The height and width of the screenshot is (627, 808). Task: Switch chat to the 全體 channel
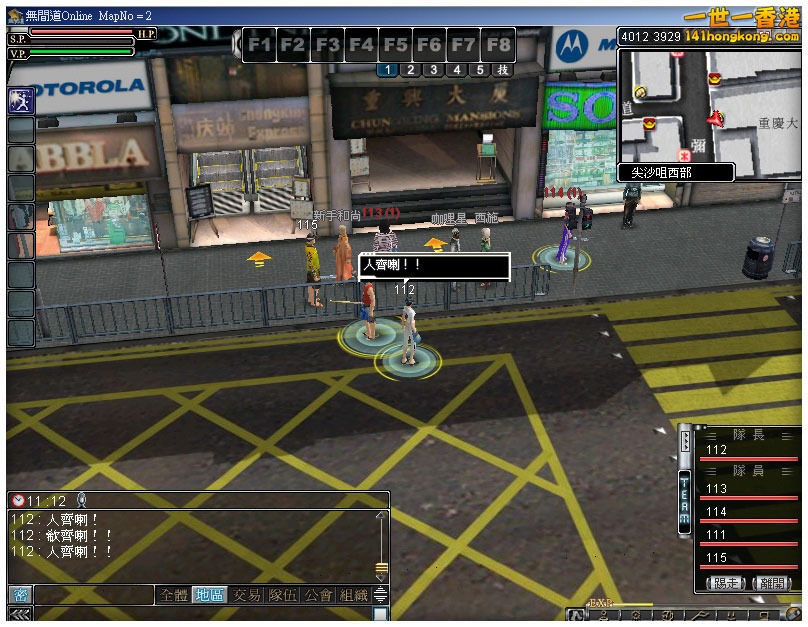173,595
